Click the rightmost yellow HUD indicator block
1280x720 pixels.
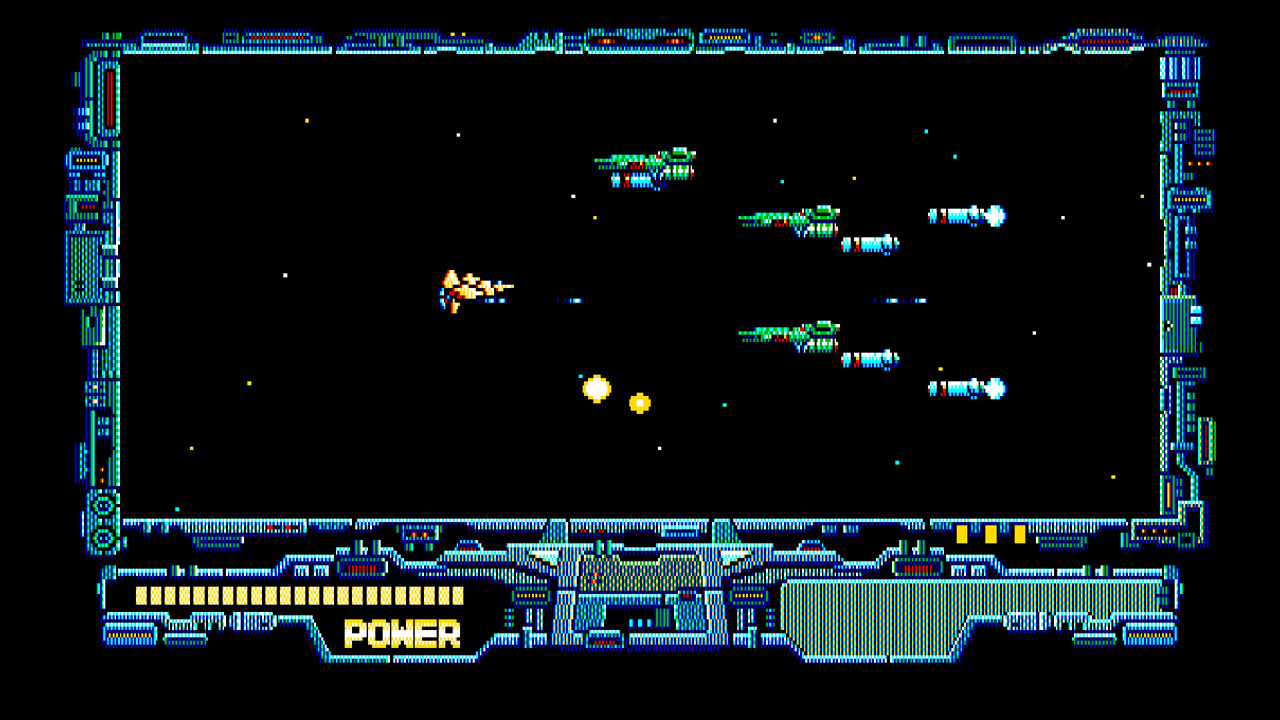[x=1020, y=535]
